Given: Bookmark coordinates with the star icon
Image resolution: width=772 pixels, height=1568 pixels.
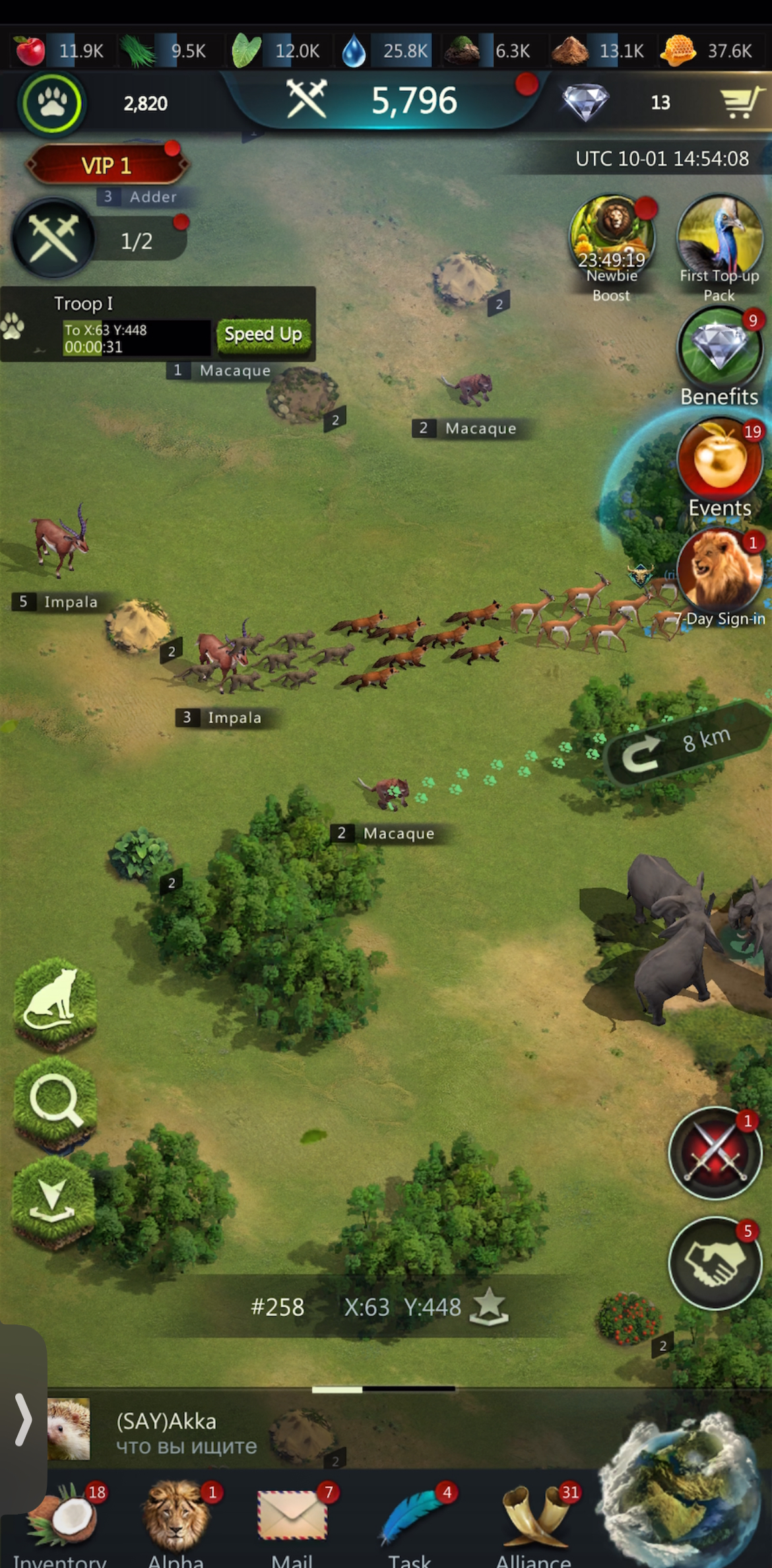Looking at the screenshot, I should (x=489, y=1307).
